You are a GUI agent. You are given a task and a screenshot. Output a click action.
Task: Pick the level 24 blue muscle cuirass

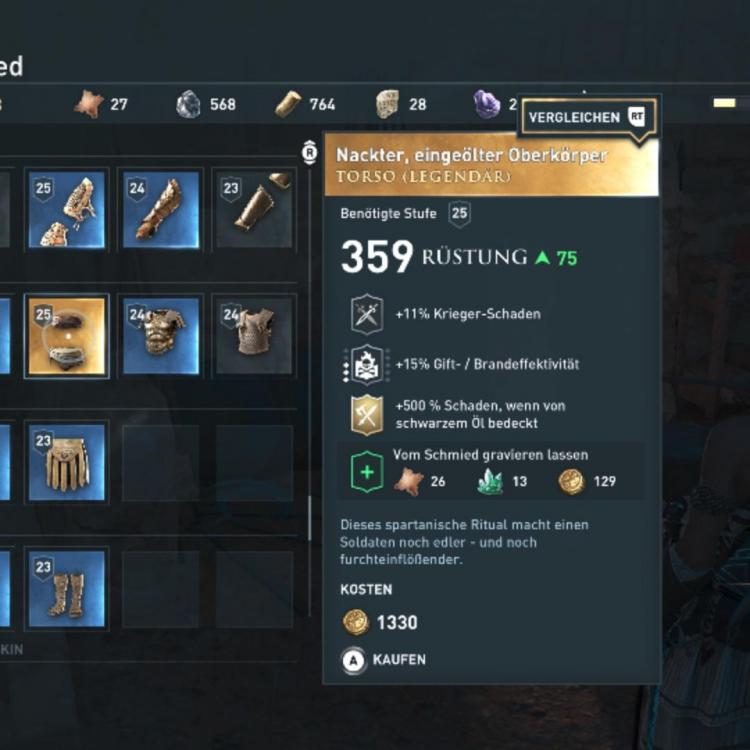[x=160, y=335]
